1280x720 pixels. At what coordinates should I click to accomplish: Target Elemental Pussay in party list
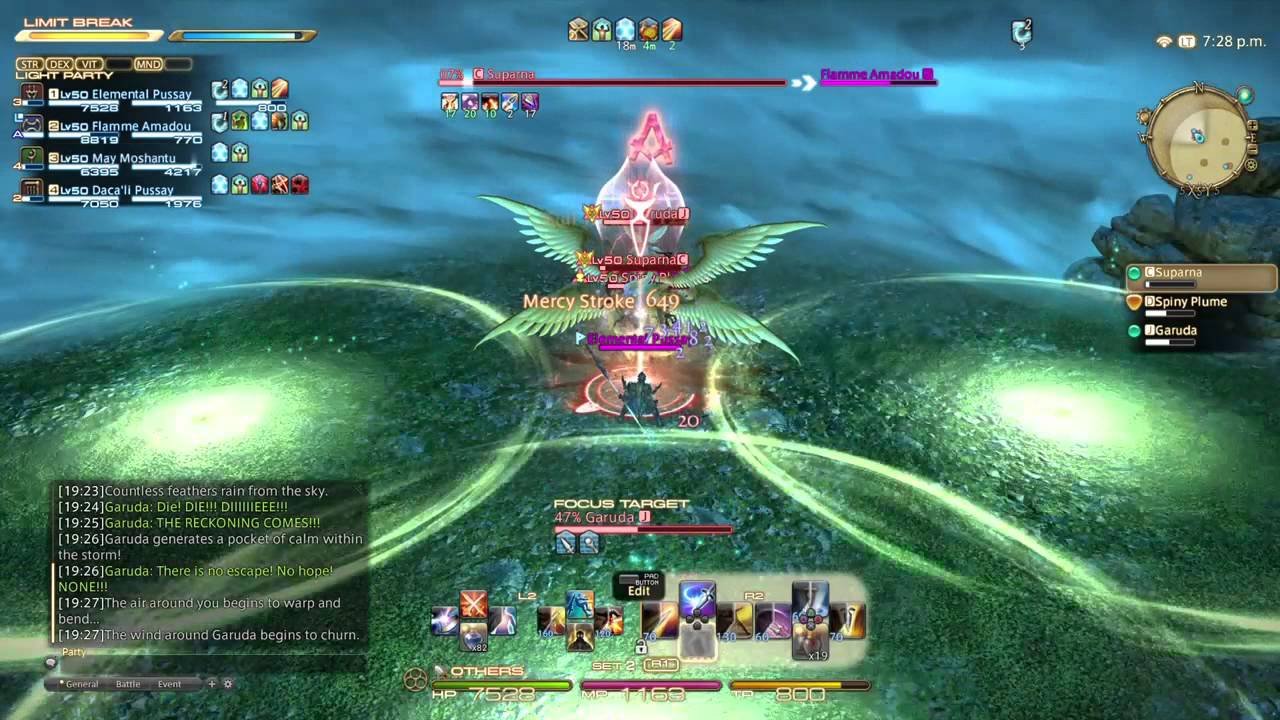pos(140,95)
